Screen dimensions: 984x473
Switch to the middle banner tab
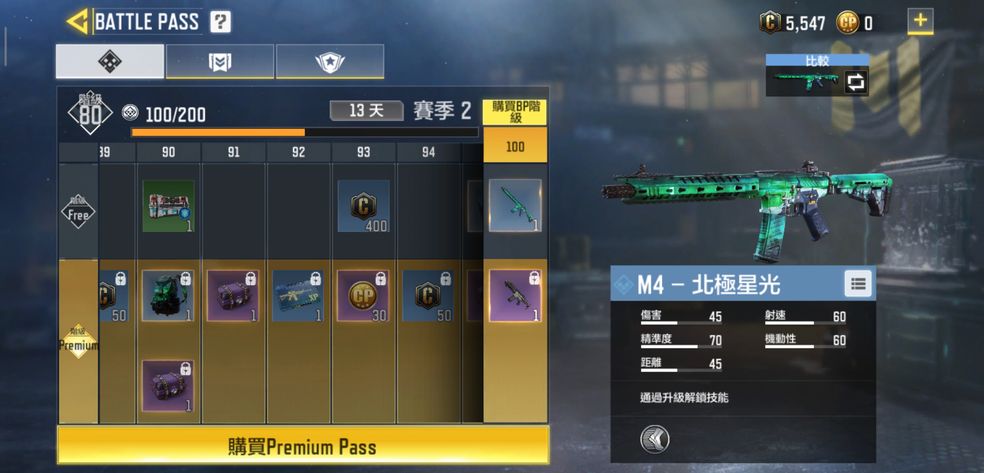[219, 62]
